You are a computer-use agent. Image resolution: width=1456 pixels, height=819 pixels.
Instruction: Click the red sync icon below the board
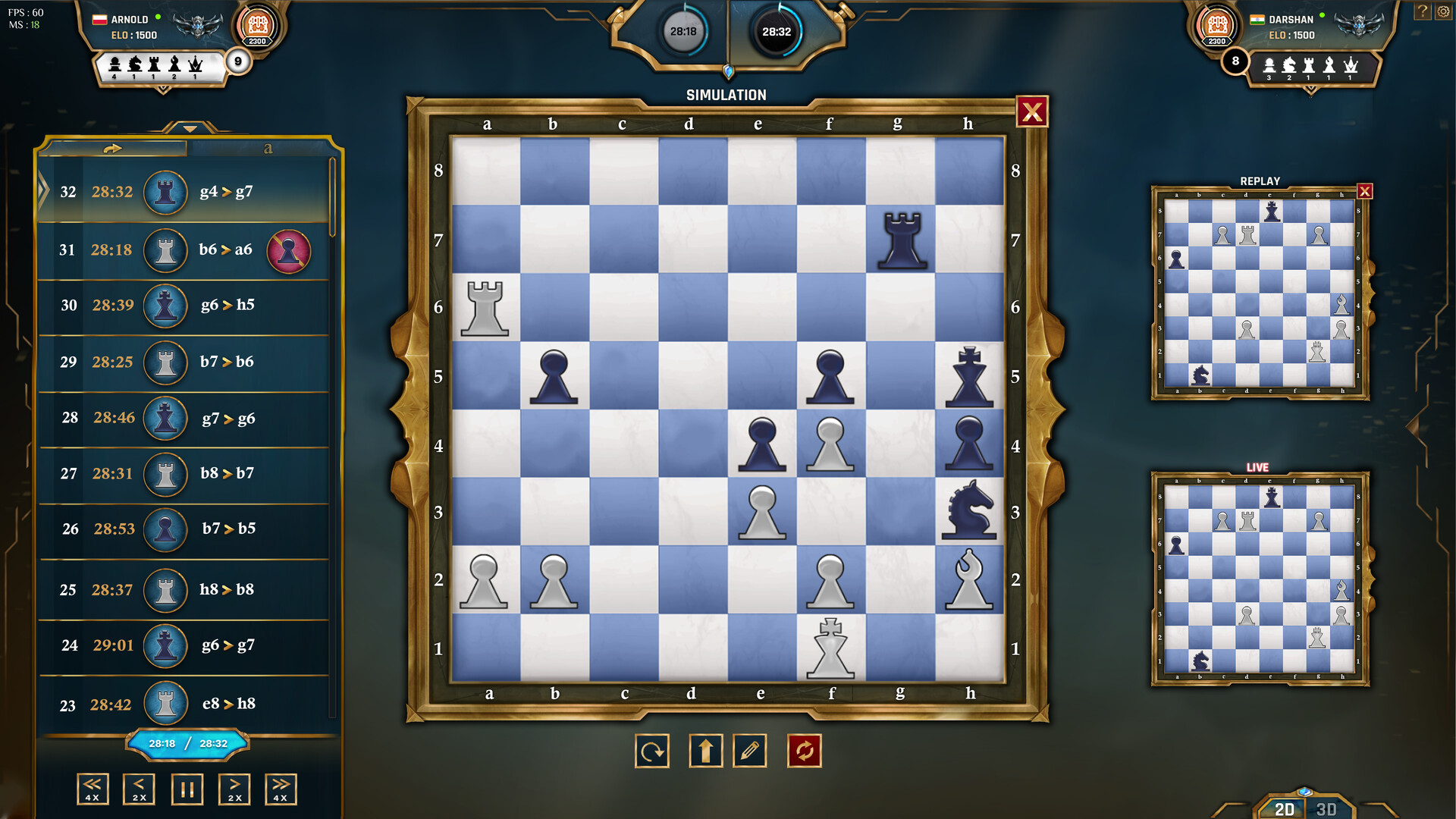pyautogui.click(x=805, y=751)
